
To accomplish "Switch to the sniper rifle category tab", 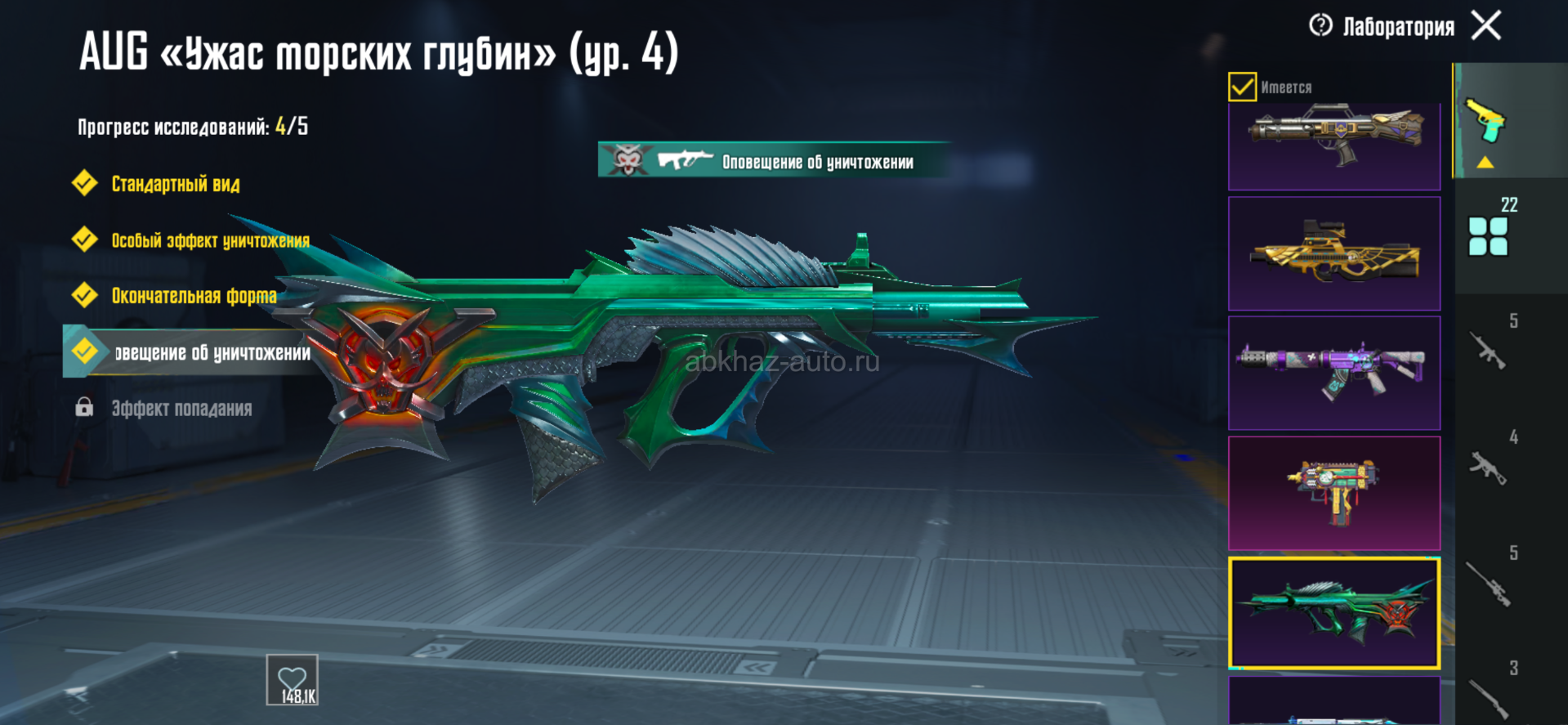I will tap(1488, 584).
